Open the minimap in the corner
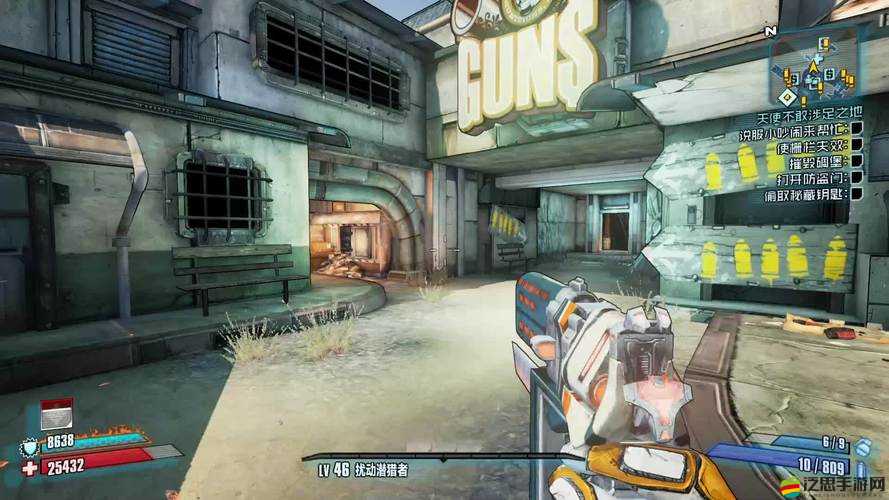Image resolution: width=889 pixels, height=500 pixels. point(812,71)
